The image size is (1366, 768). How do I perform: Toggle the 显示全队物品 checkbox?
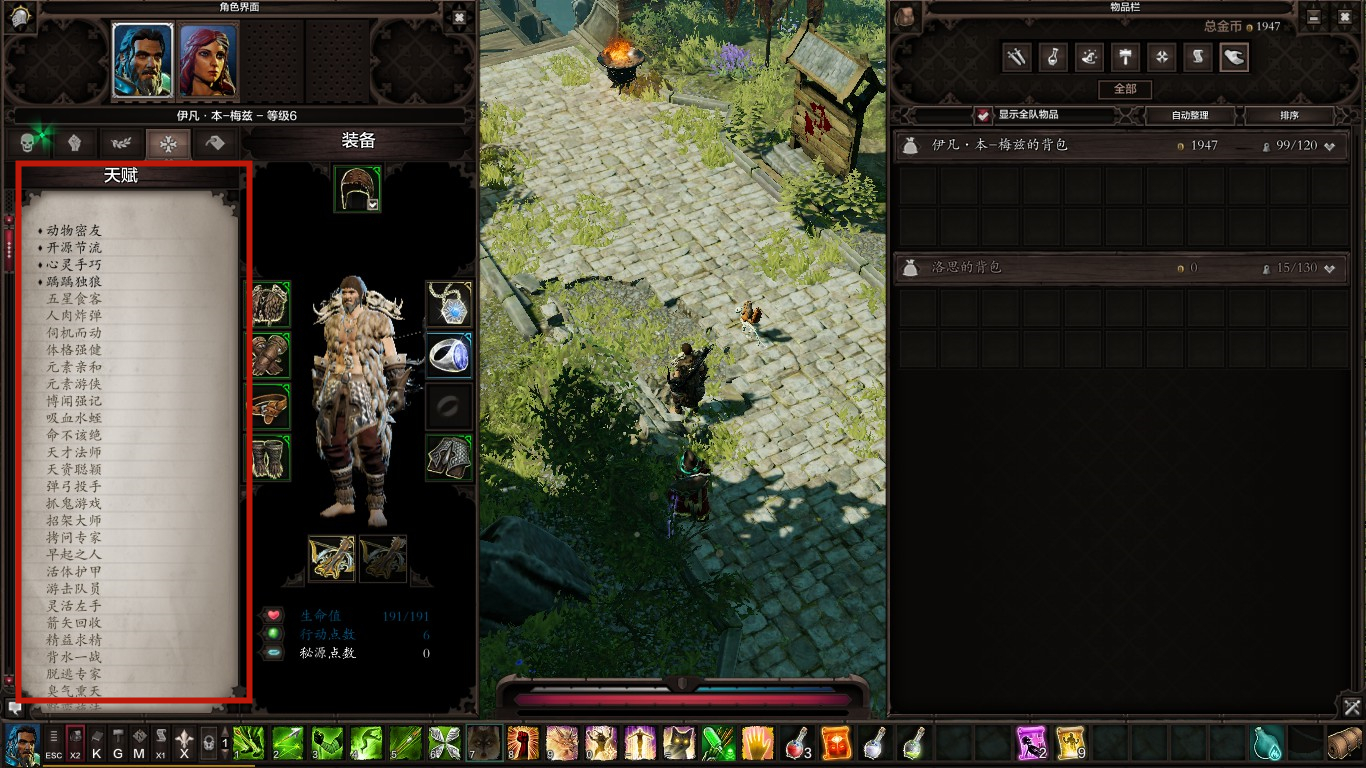click(x=985, y=115)
